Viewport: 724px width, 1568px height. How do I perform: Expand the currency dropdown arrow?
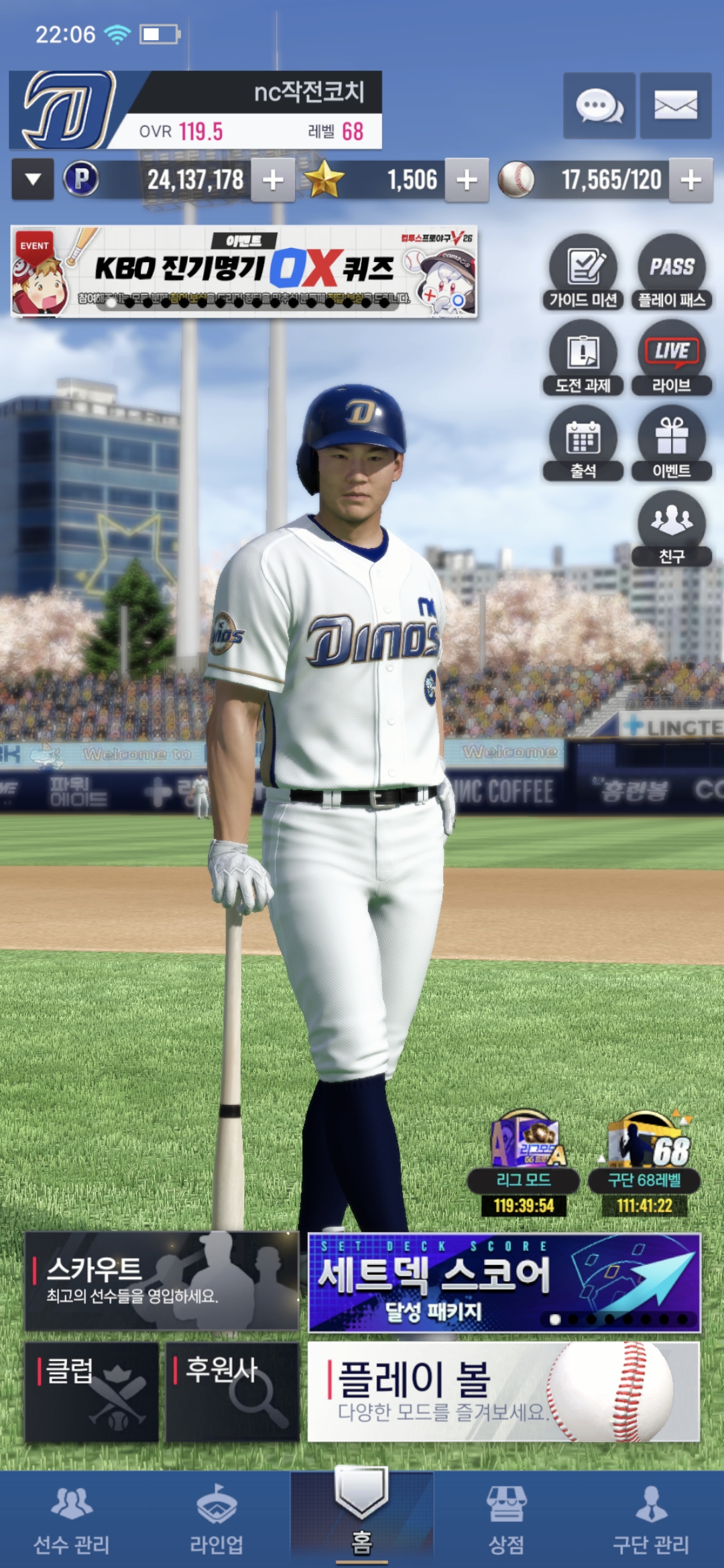click(x=33, y=180)
